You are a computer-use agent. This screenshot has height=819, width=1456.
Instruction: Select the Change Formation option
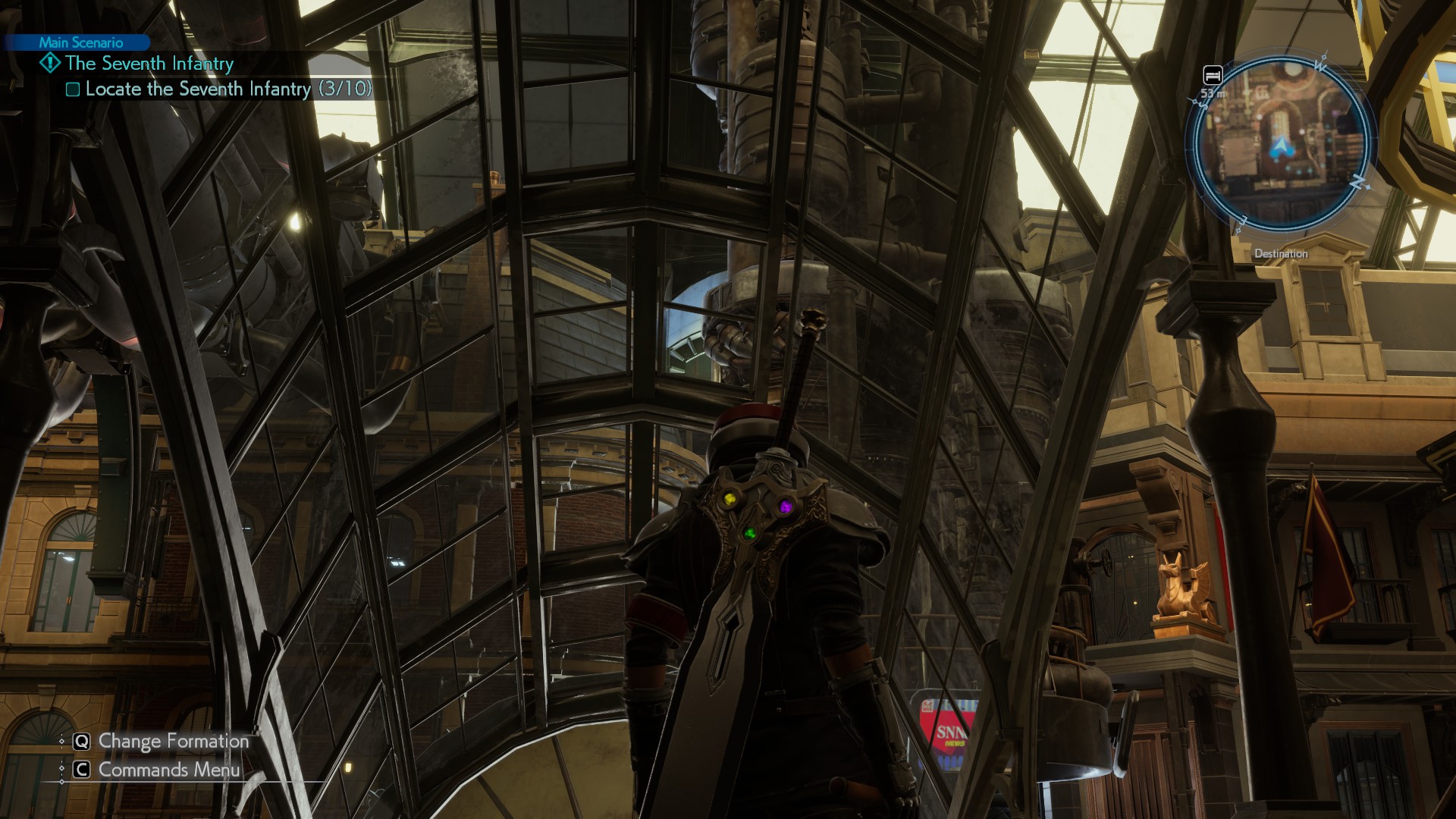[173, 741]
